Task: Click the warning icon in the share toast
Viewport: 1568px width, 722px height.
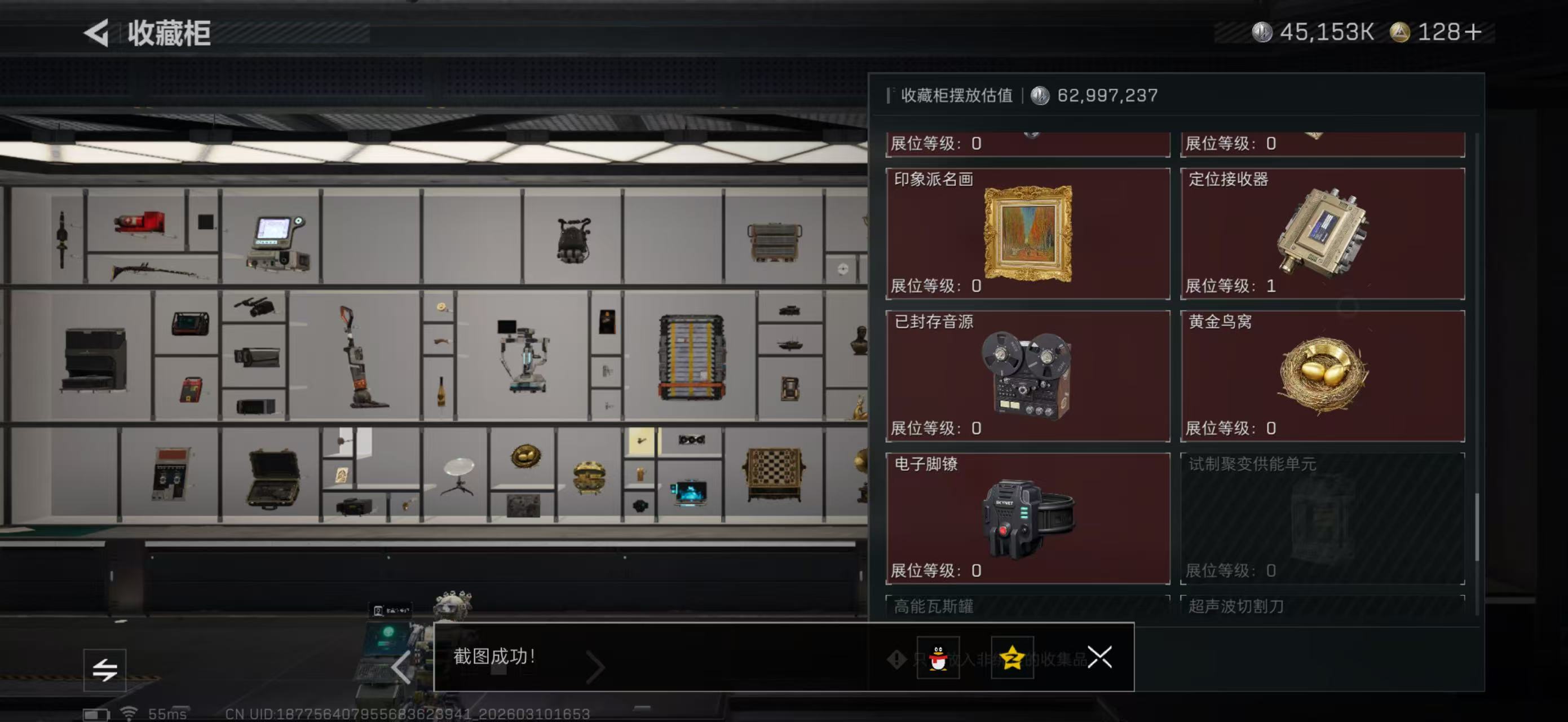Action: click(x=896, y=661)
